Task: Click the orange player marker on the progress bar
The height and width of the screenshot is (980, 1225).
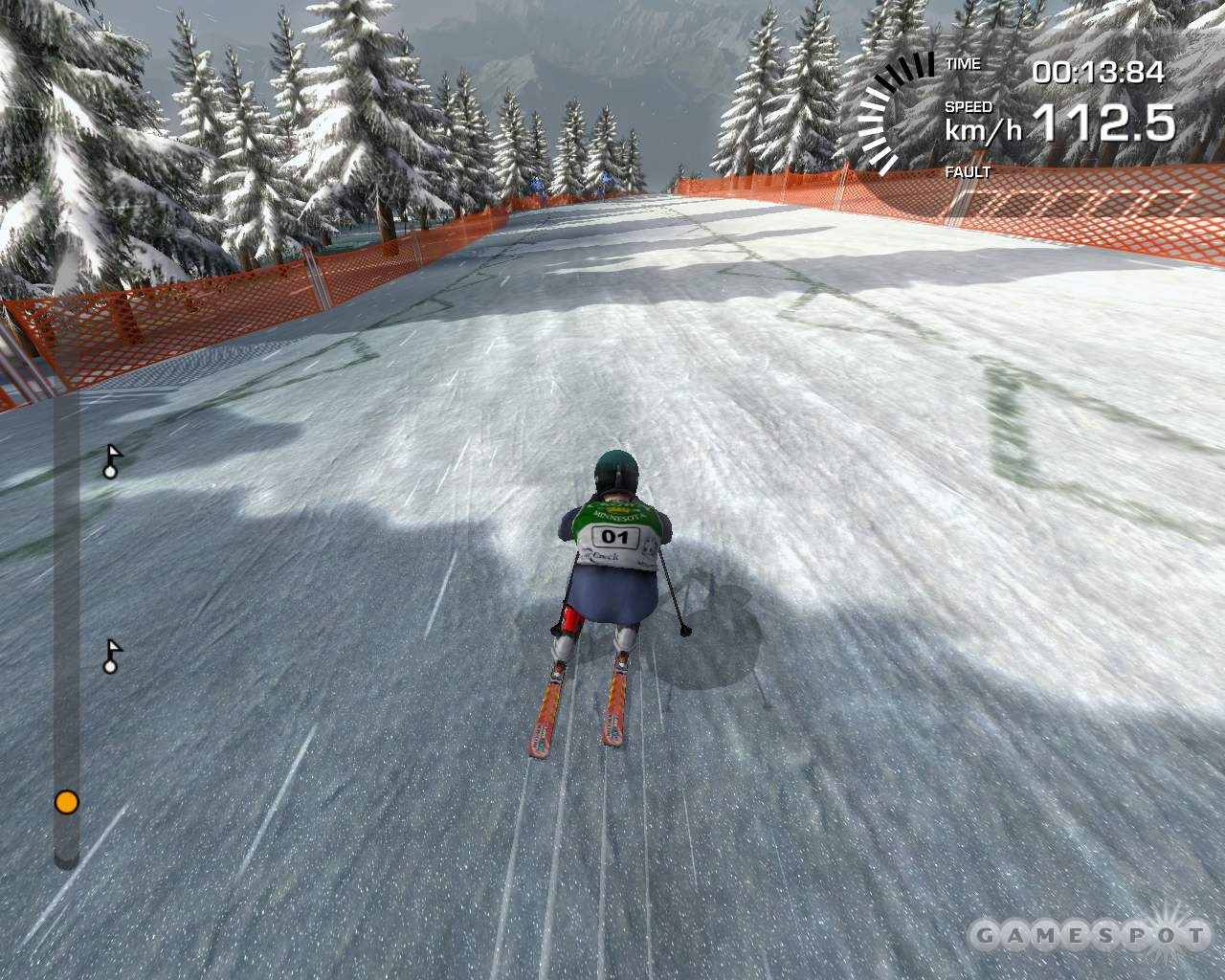Action: [65, 802]
